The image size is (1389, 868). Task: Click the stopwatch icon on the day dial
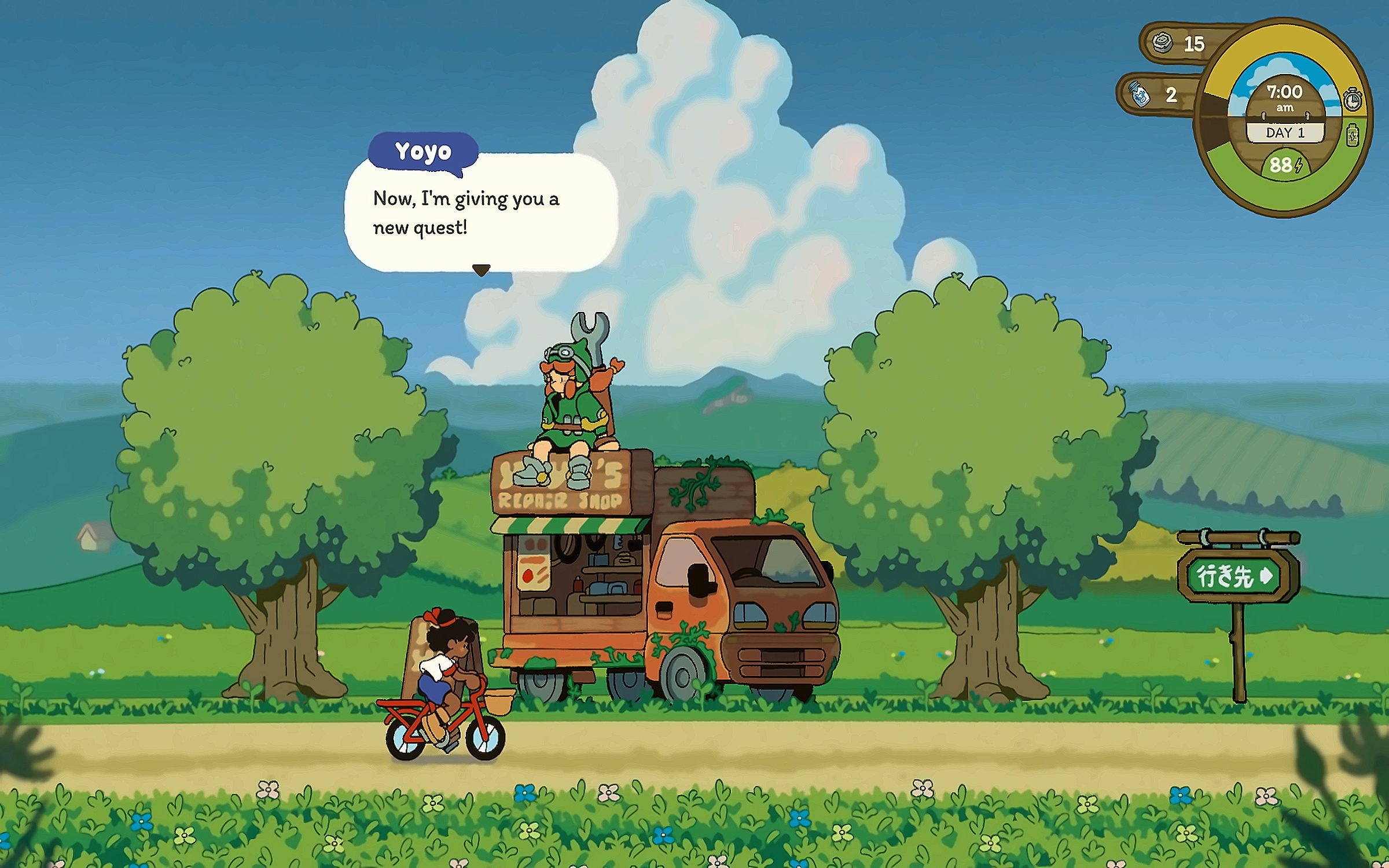pyautogui.click(x=1352, y=100)
